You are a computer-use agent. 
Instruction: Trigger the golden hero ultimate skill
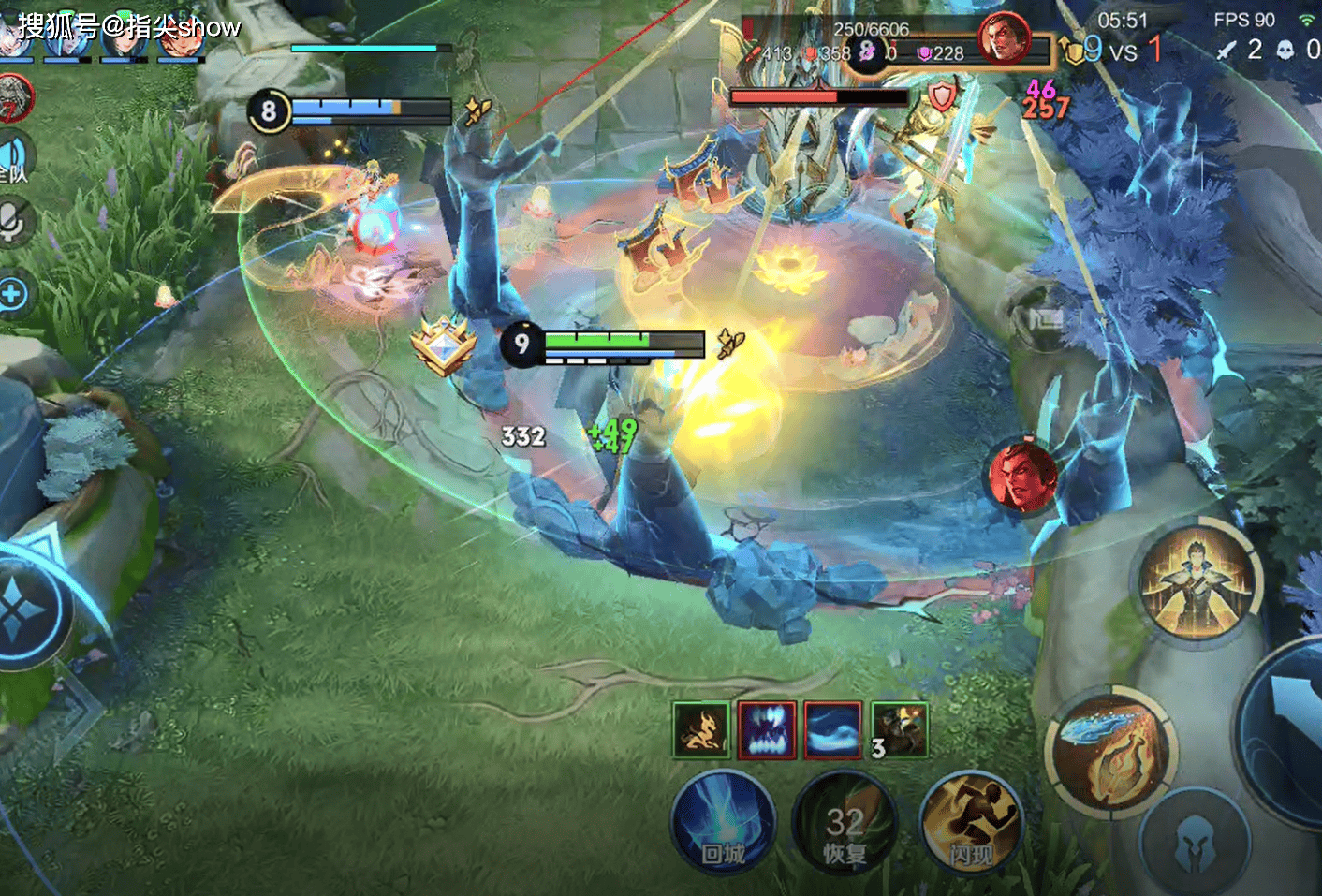tap(1199, 580)
